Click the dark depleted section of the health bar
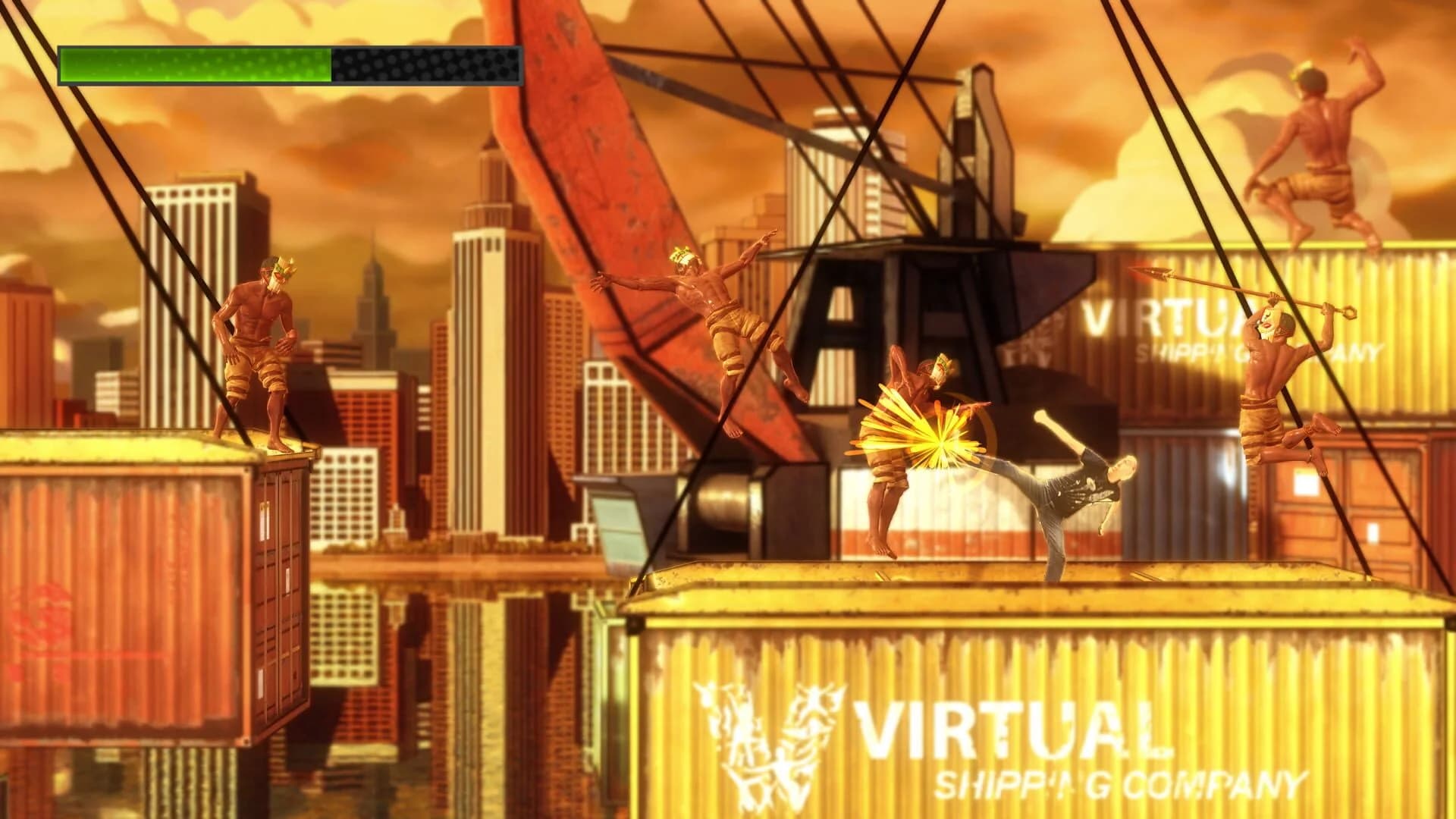The image size is (1456, 819). click(x=425, y=64)
